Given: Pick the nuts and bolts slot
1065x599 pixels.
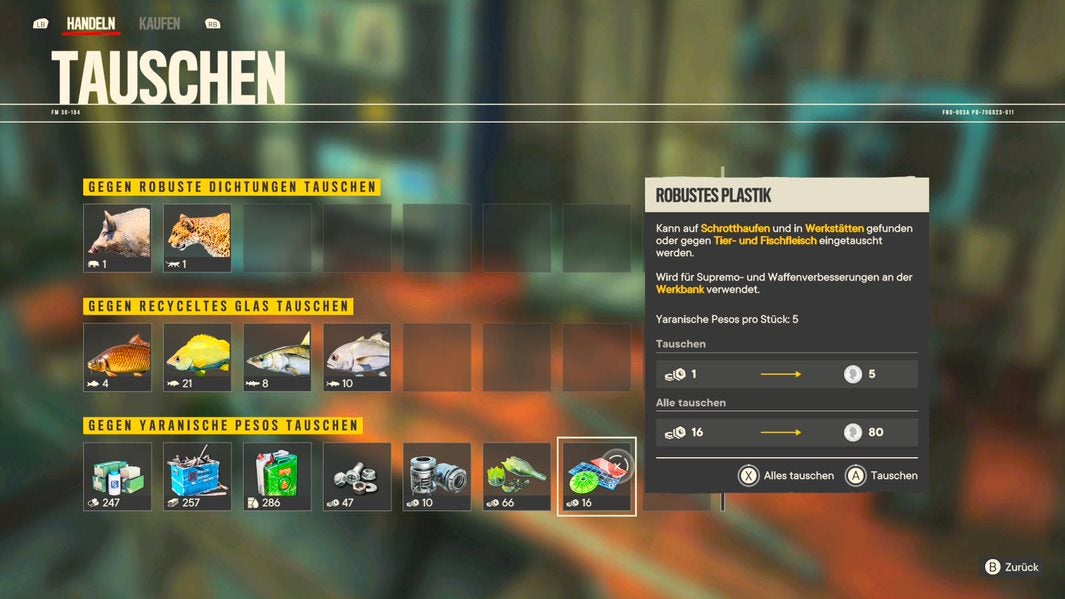Looking at the screenshot, I should point(357,476).
